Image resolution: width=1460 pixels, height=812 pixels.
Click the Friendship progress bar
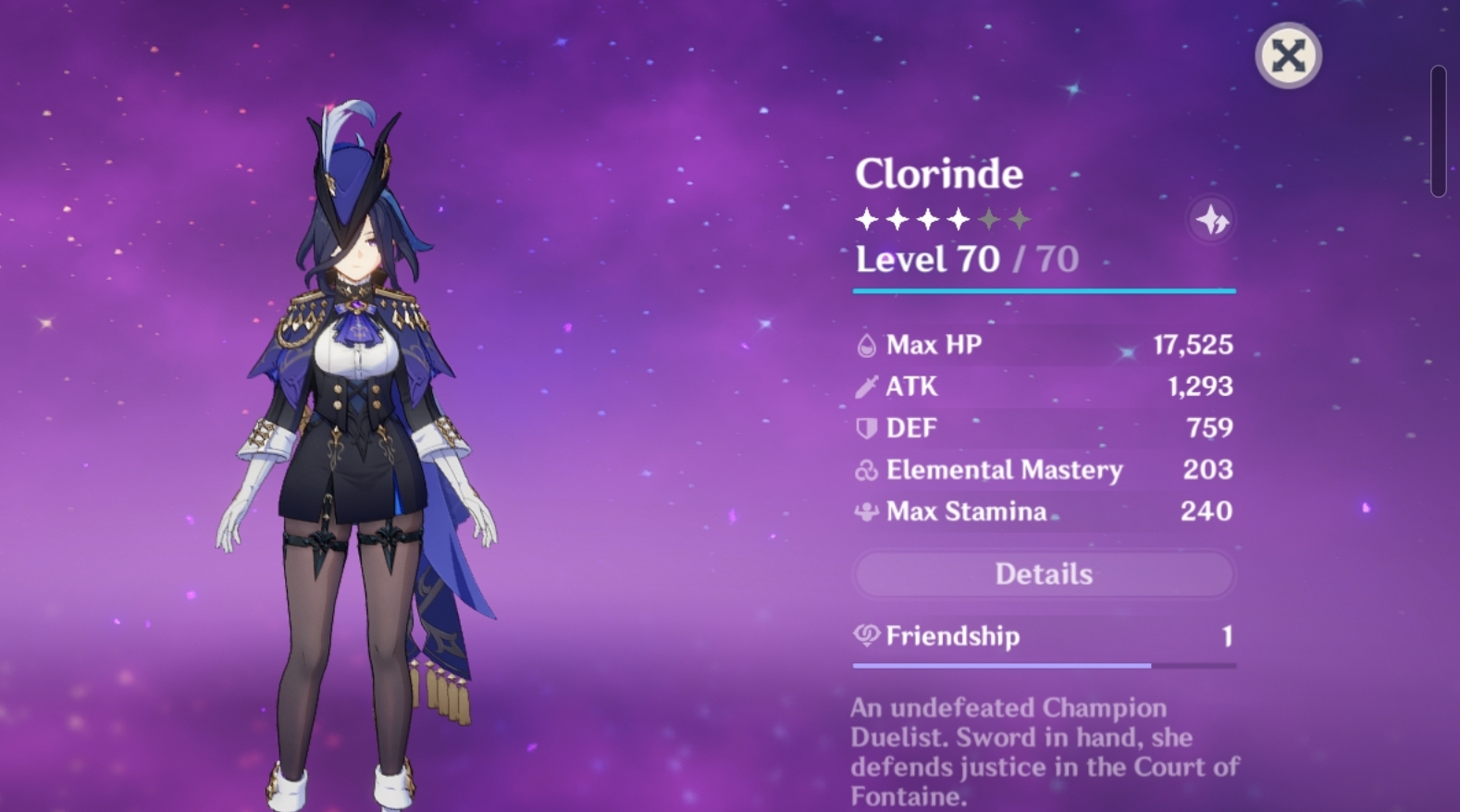1044,664
